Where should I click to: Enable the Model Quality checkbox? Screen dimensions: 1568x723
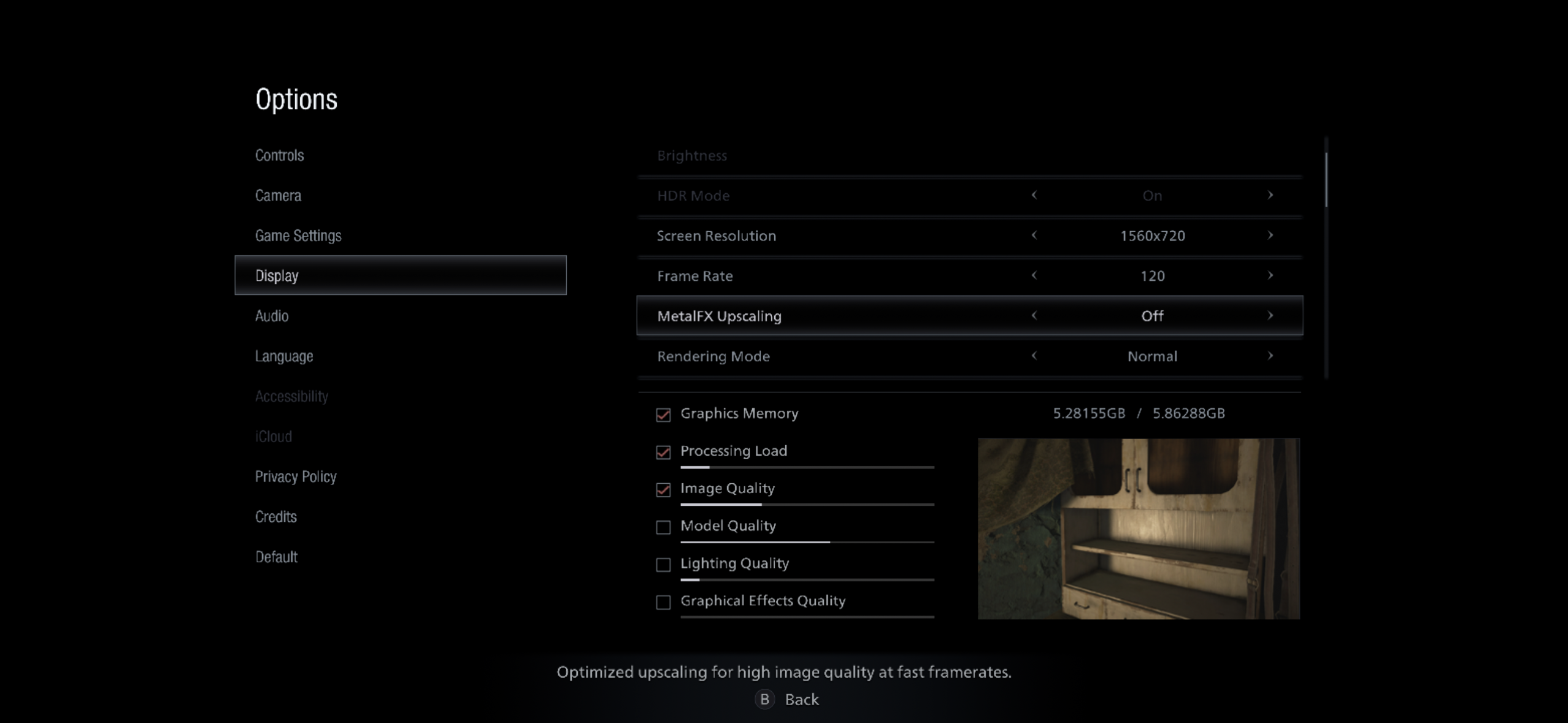(x=663, y=527)
